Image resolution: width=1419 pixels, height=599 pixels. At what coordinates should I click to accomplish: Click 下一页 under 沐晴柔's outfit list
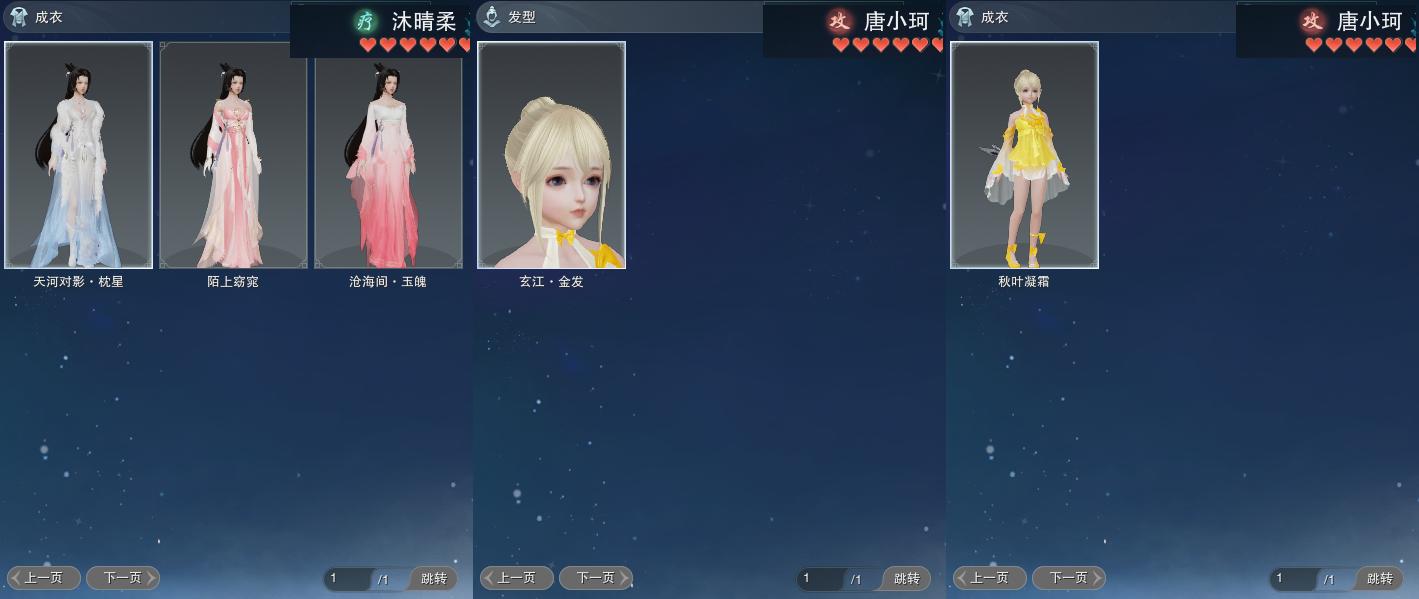[122, 578]
